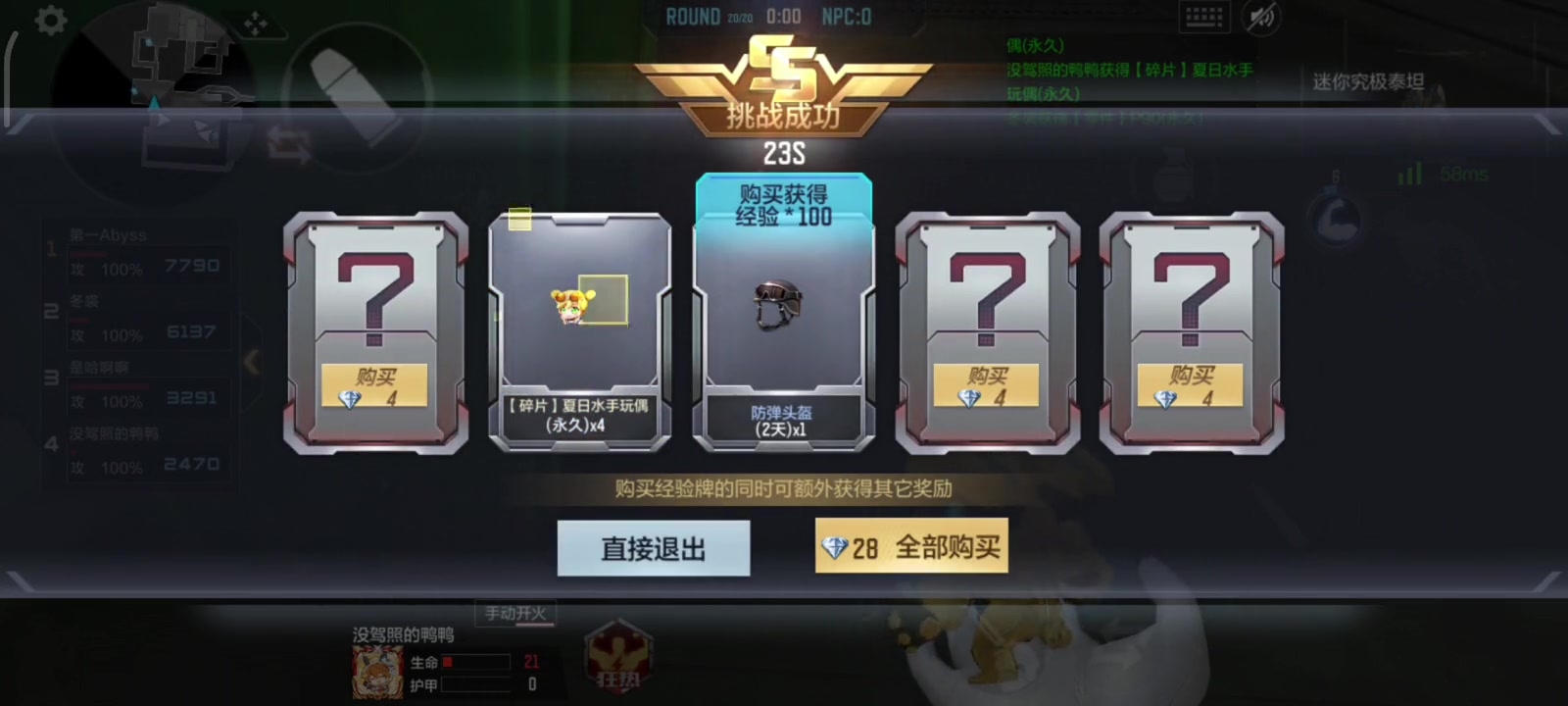Mute game audio via the speaker icon

point(1262,16)
